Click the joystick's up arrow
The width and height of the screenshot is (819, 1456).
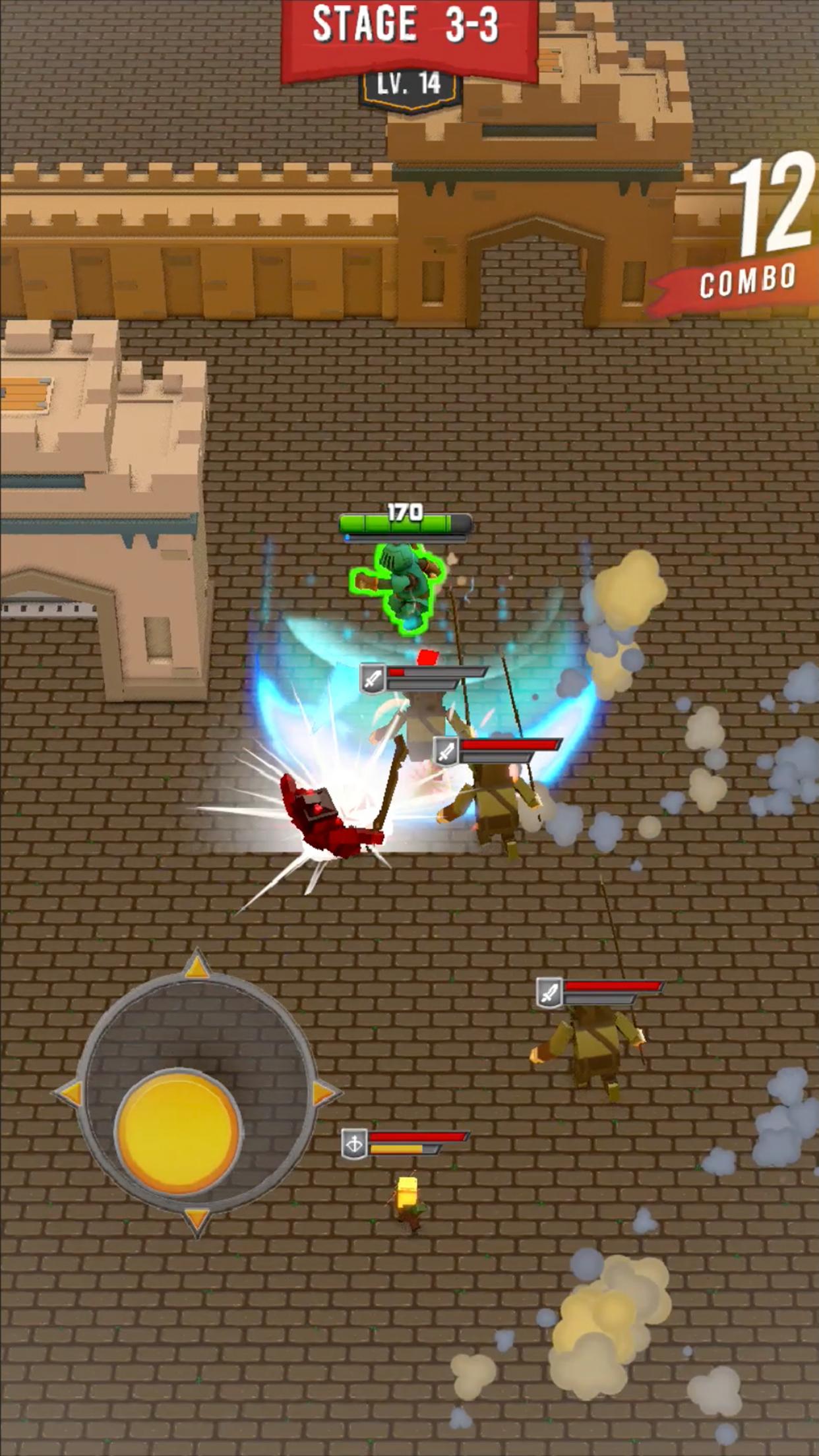[x=197, y=967]
